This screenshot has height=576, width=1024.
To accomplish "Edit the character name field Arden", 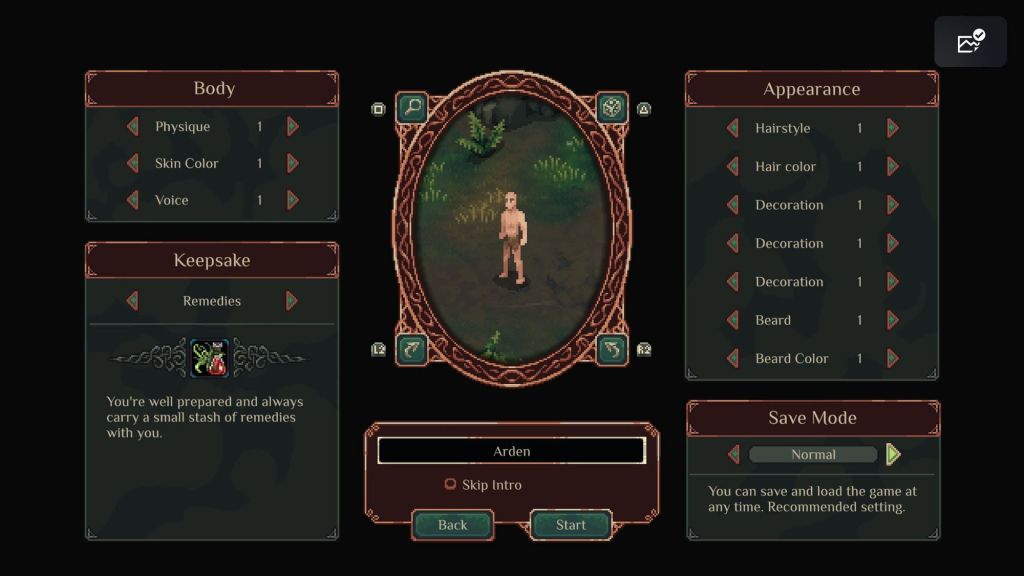I will tap(511, 451).
